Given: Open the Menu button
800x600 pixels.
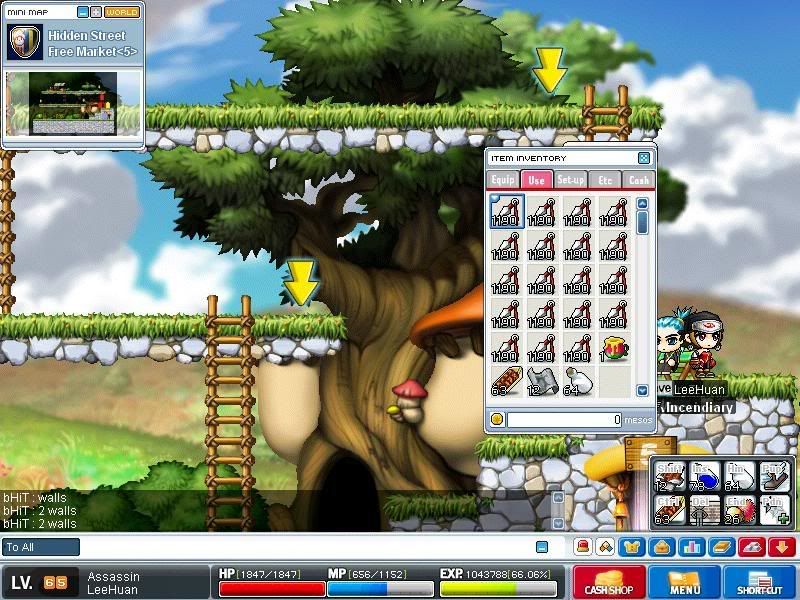Looking at the screenshot, I should pos(685,582).
